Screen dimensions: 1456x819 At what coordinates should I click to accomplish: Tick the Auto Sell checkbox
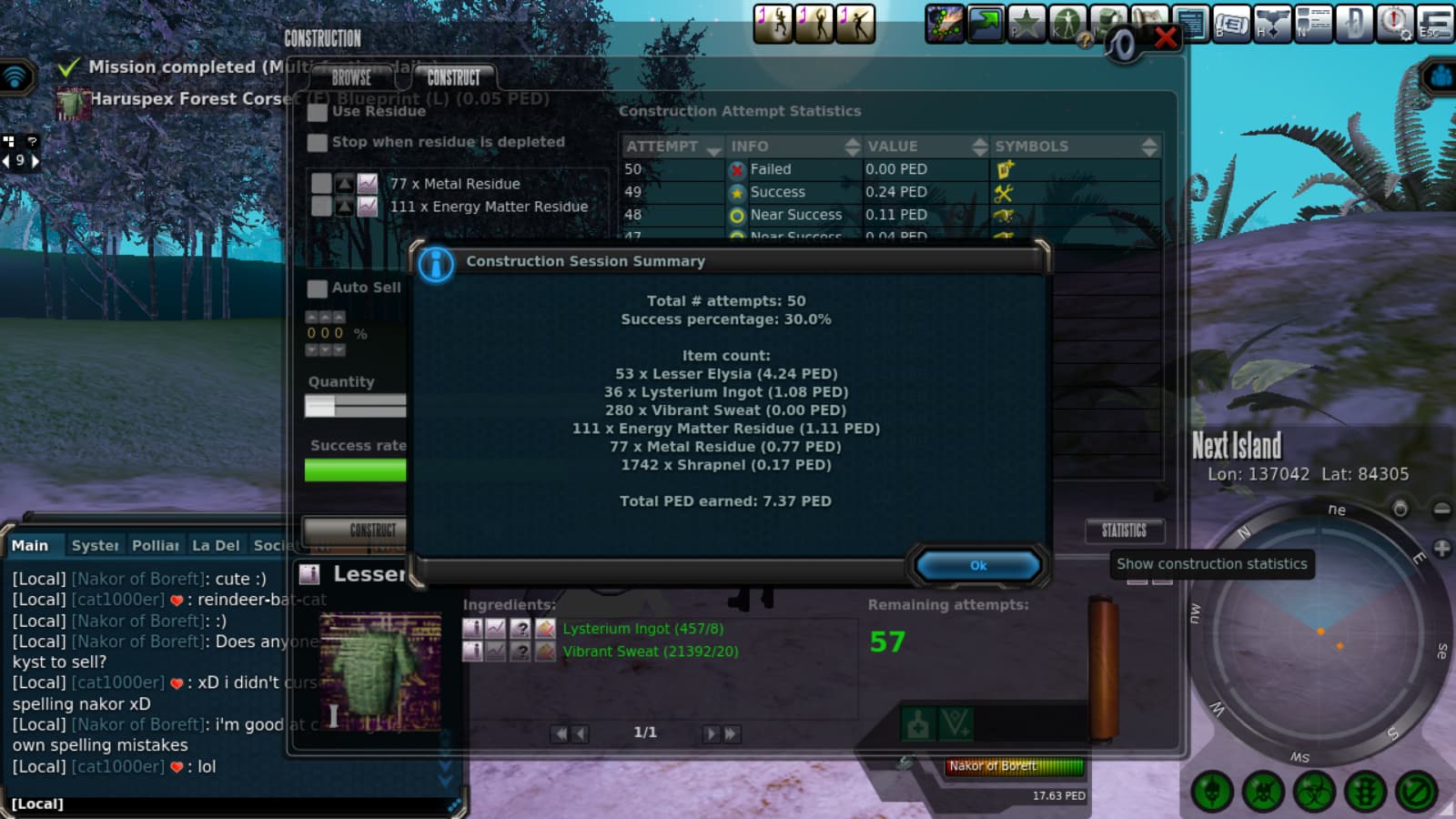pos(317,288)
